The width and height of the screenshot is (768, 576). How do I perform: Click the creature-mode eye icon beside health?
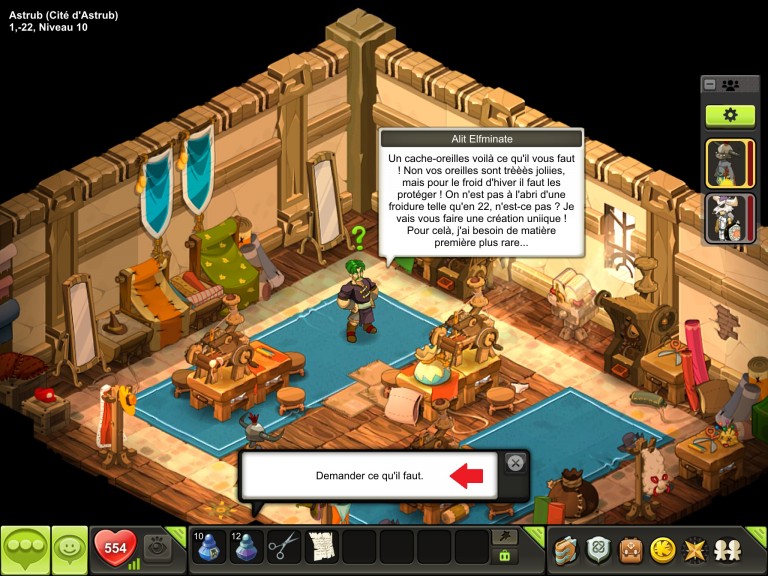click(157, 547)
